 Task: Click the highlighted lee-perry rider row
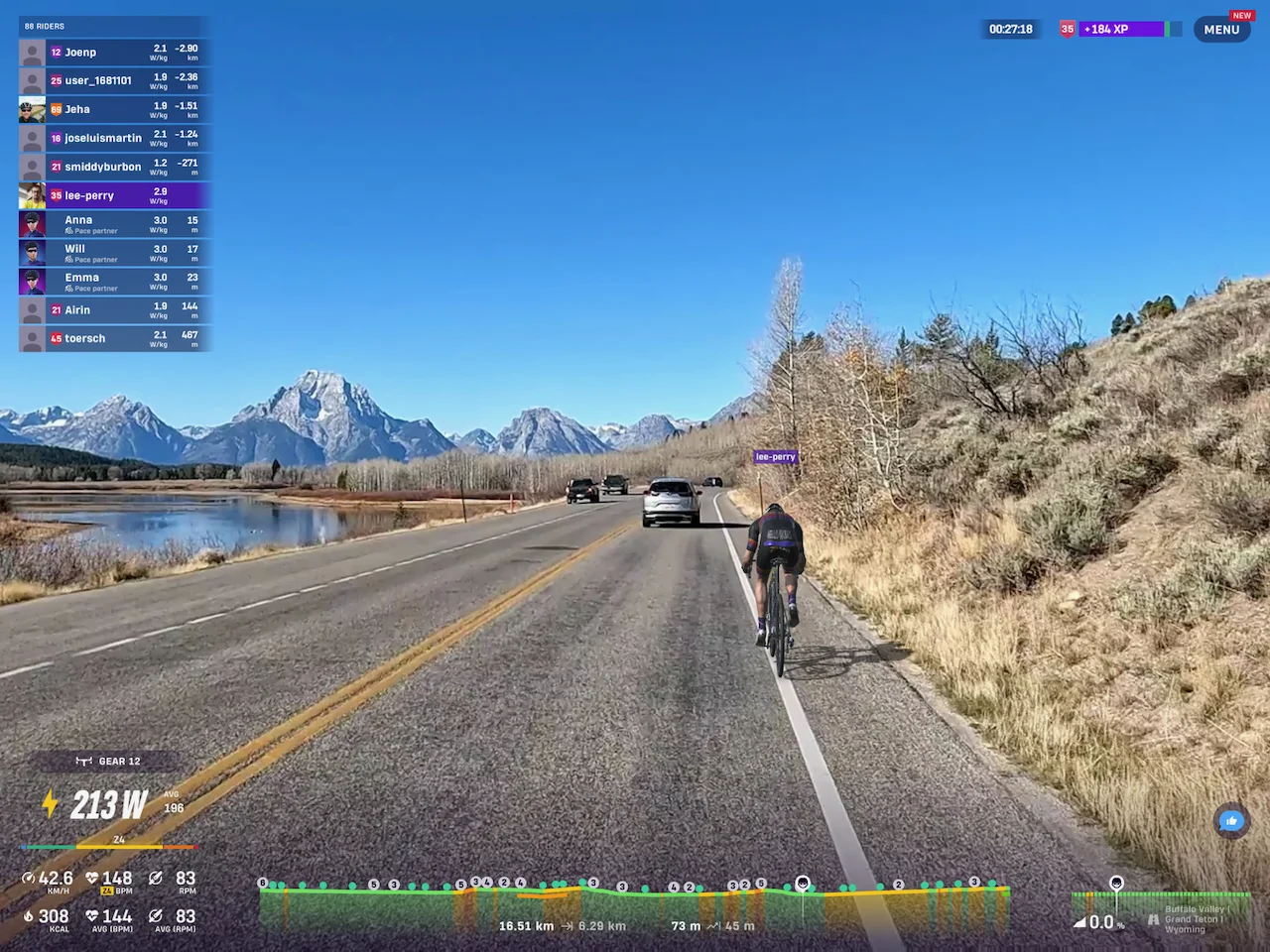(114, 196)
